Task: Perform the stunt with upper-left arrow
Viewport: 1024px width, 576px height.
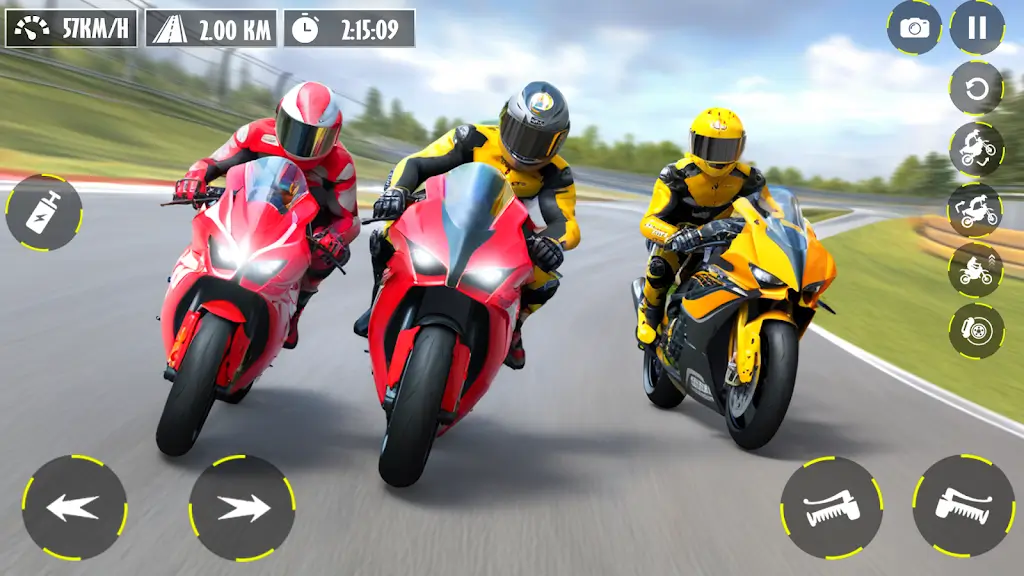Action: [x=976, y=210]
